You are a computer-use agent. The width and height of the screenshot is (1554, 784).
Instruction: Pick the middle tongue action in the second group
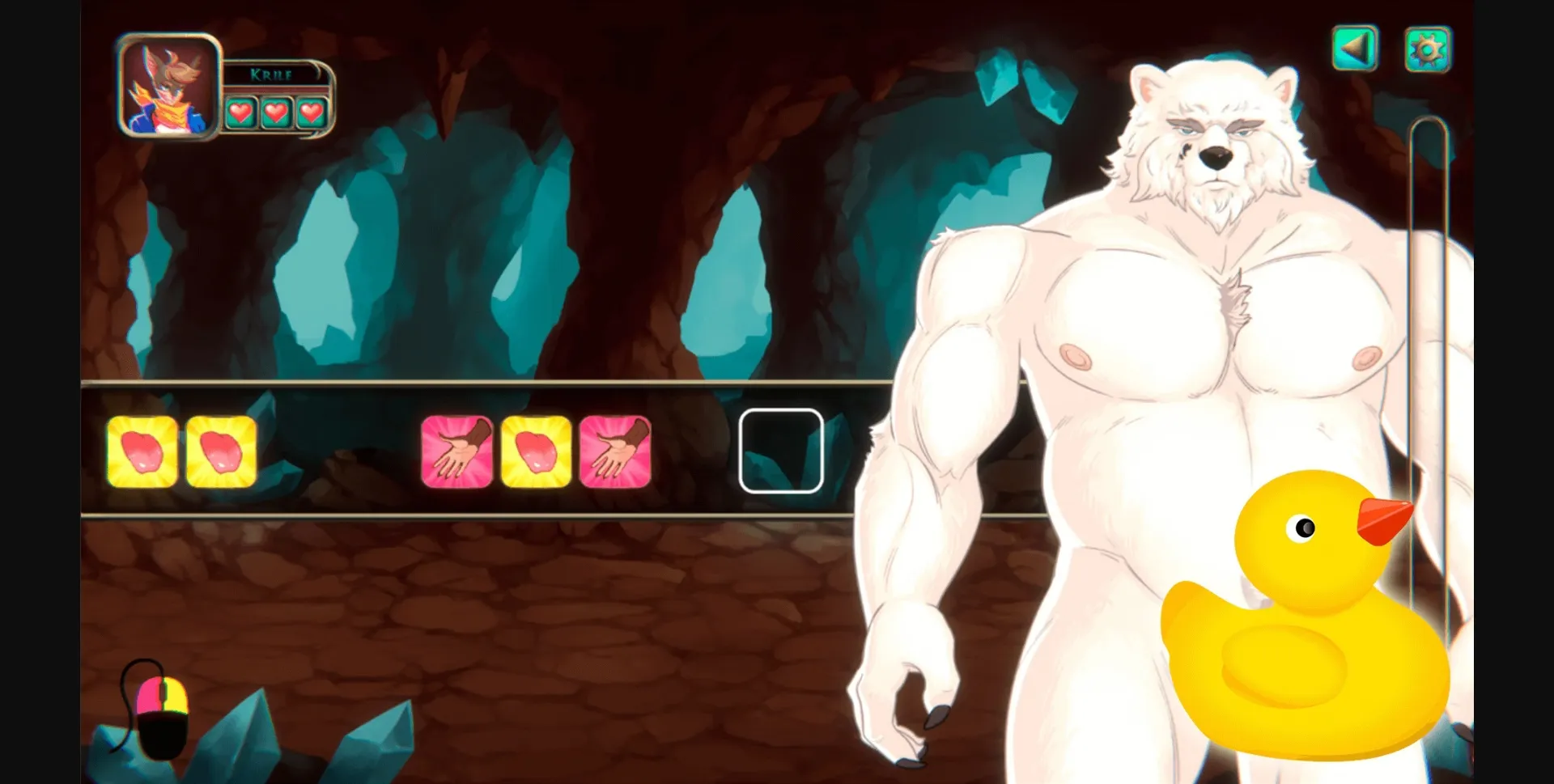[x=534, y=451]
